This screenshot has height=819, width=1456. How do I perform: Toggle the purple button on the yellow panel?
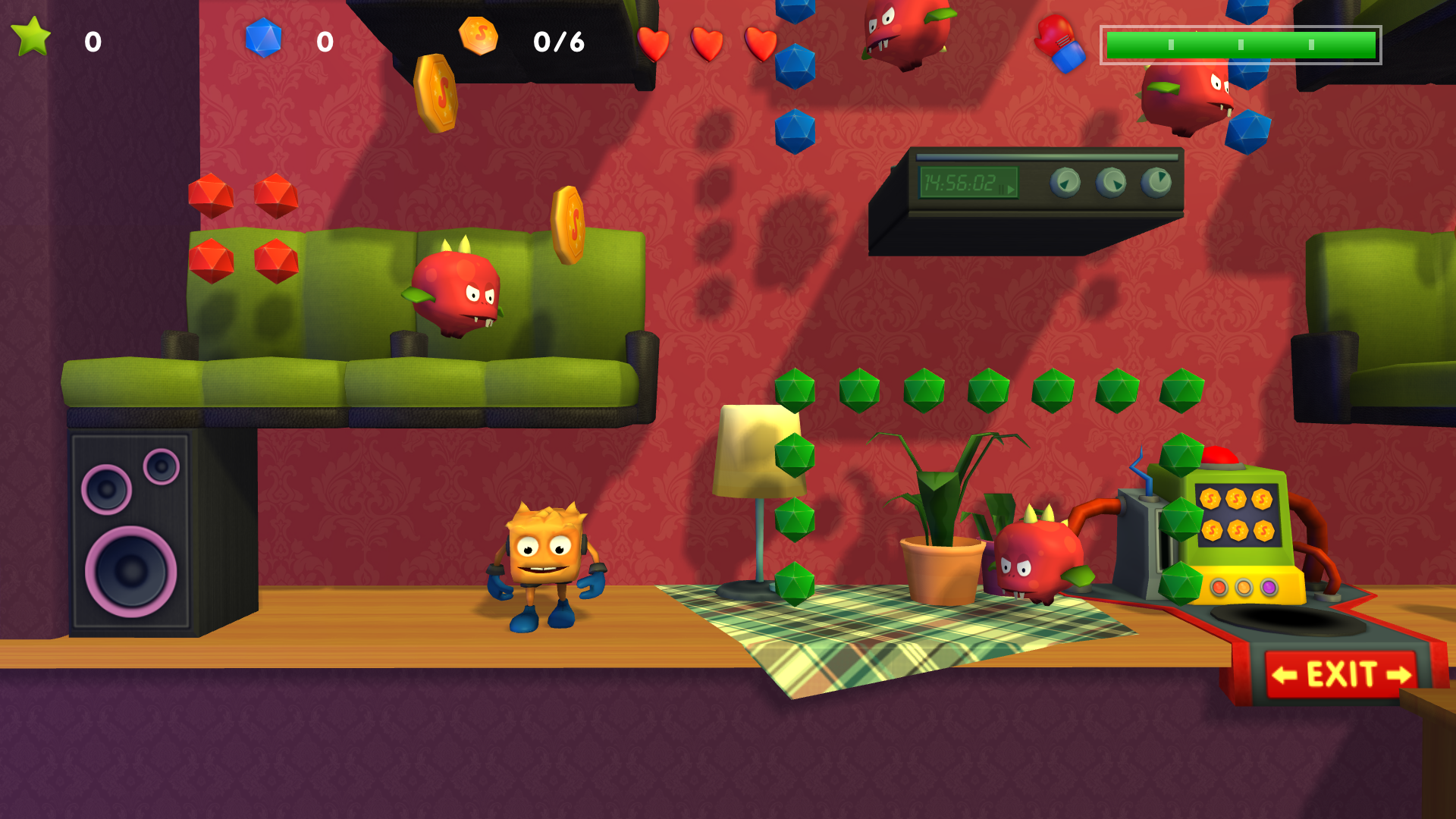(1270, 588)
